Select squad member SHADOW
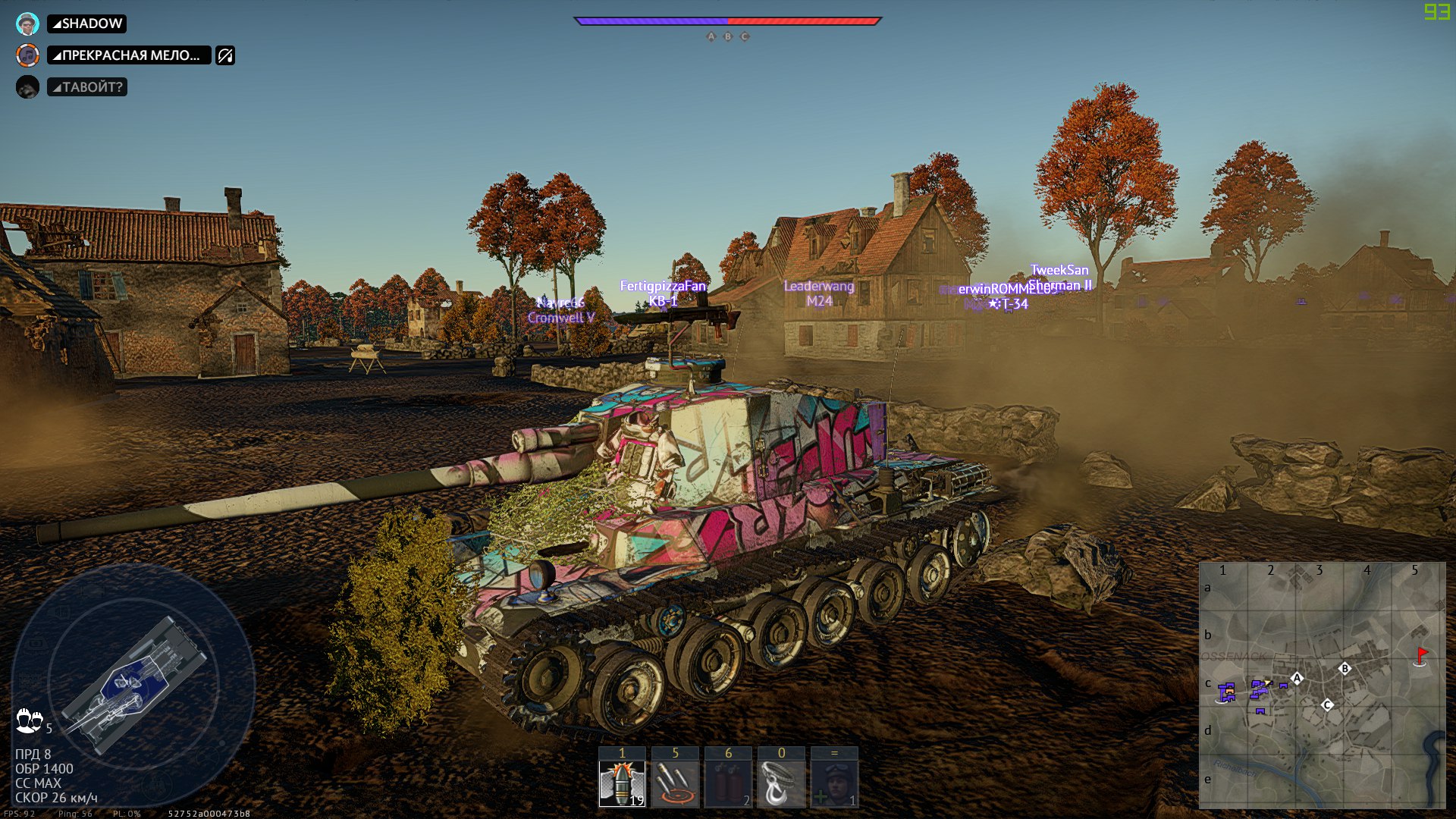 click(x=87, y=24)
